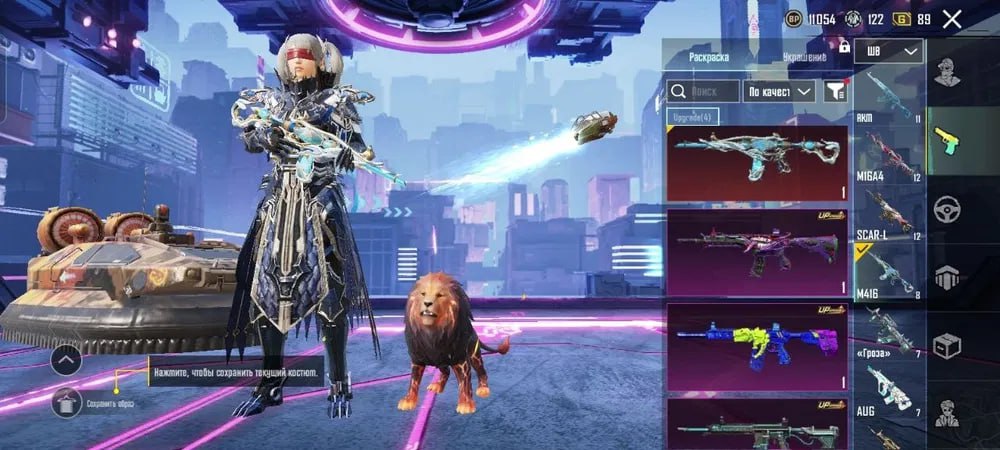
Task: Choose the M16A4 weapon entry
Action: point(888,155)
